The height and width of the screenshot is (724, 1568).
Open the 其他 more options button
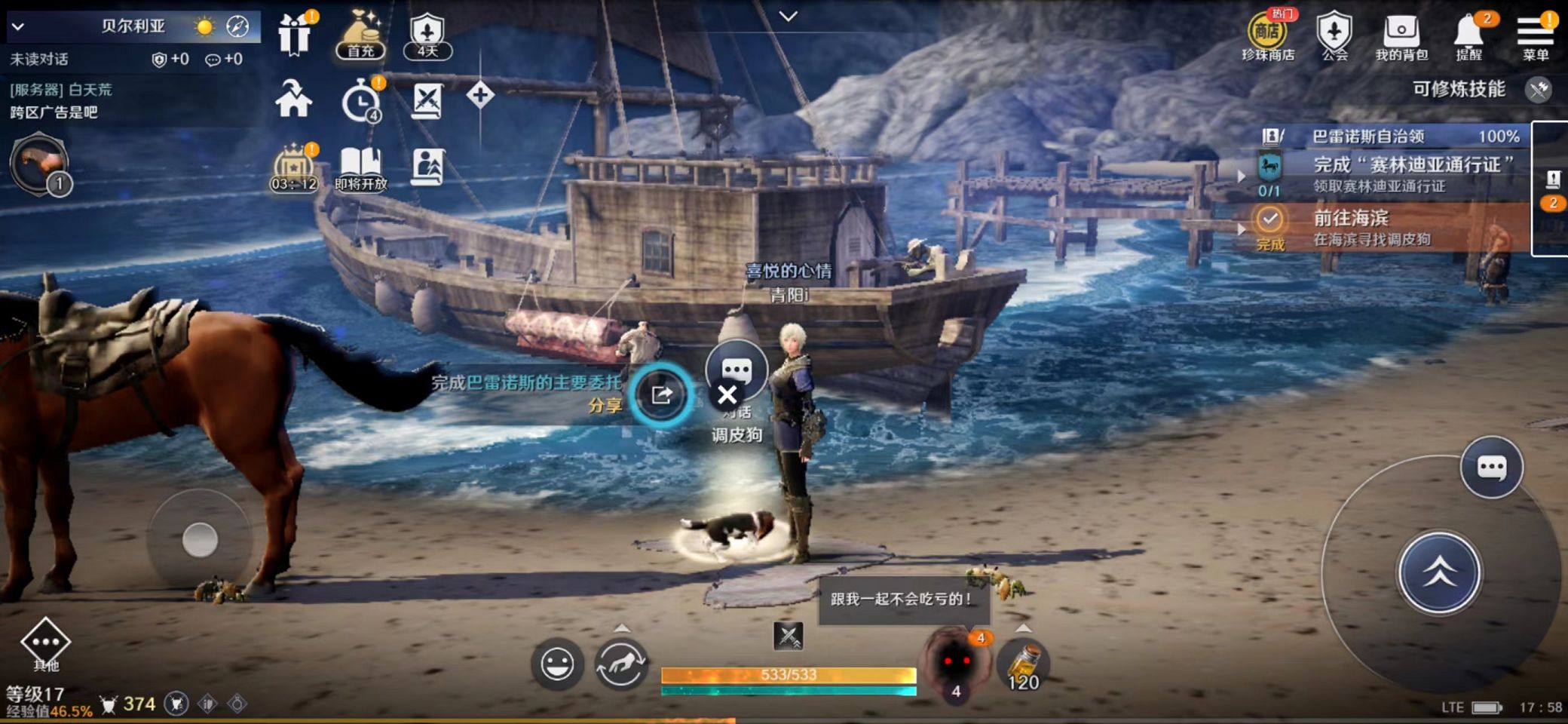pos(45,644)
